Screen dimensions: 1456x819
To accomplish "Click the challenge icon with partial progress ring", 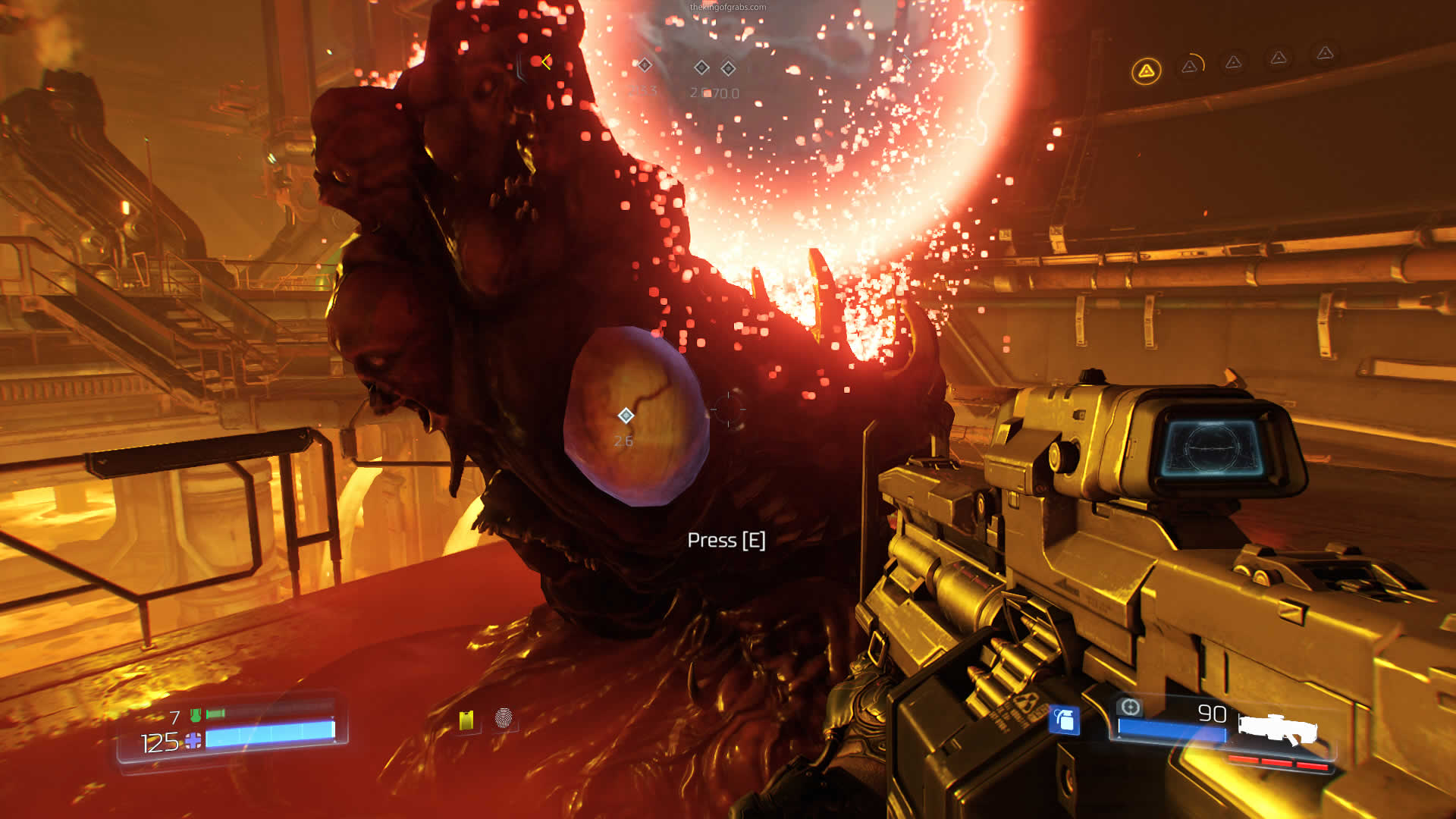I will 1190,66.
